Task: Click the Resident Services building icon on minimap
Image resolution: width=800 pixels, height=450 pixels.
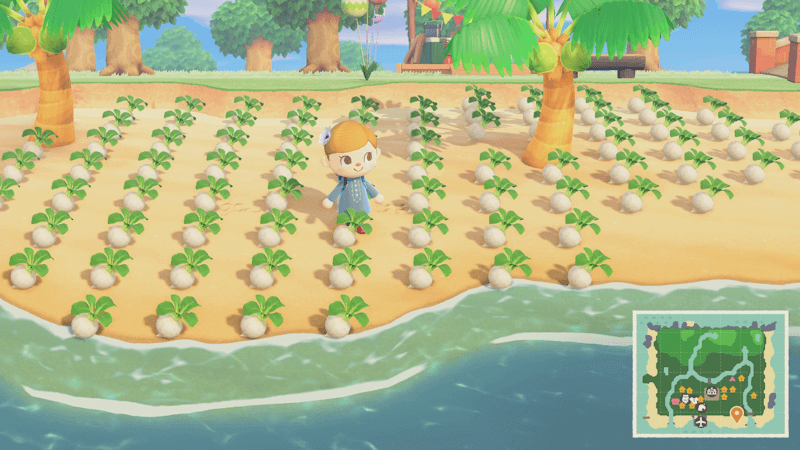Action: pos(711,393)
